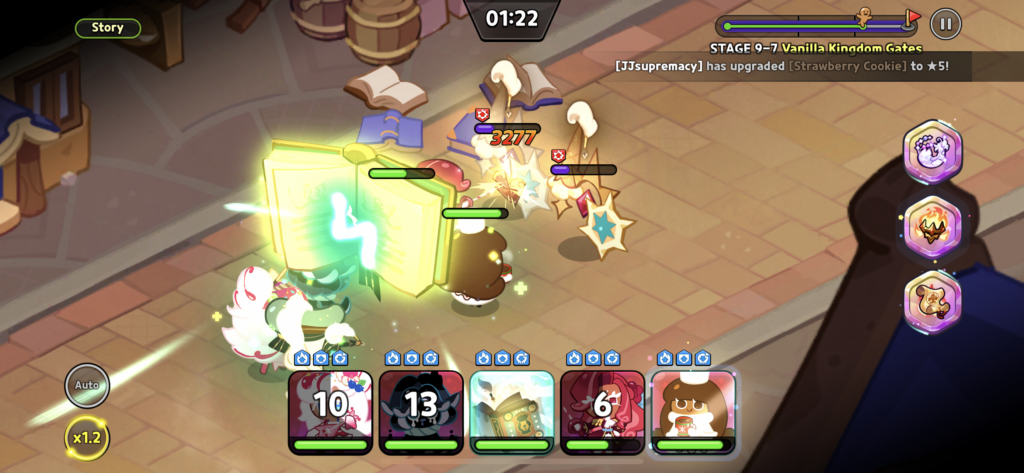Toggle the Auto battle button
1024x473 pixels.
click(86, 385)
